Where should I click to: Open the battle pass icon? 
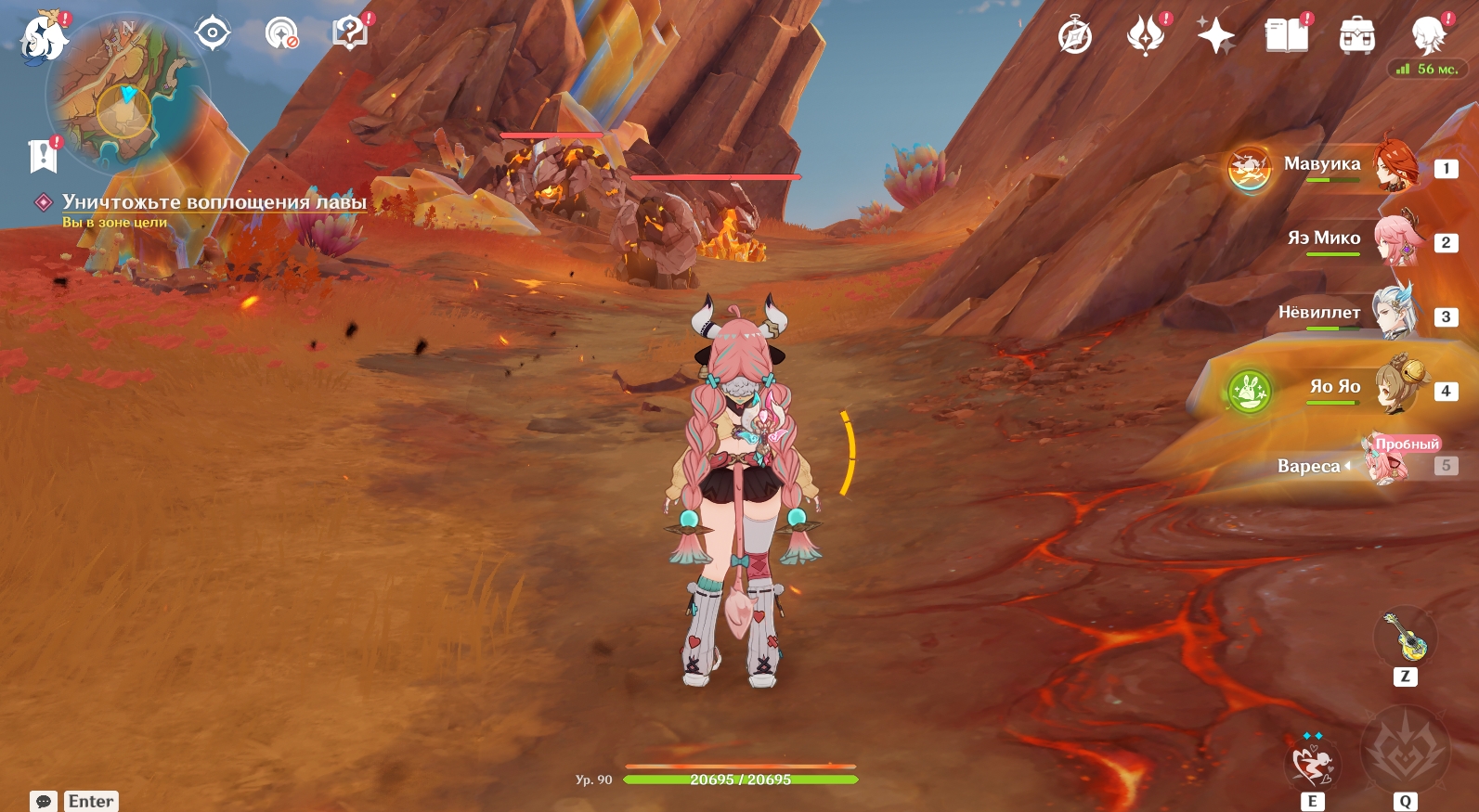tap(1146, 37)
